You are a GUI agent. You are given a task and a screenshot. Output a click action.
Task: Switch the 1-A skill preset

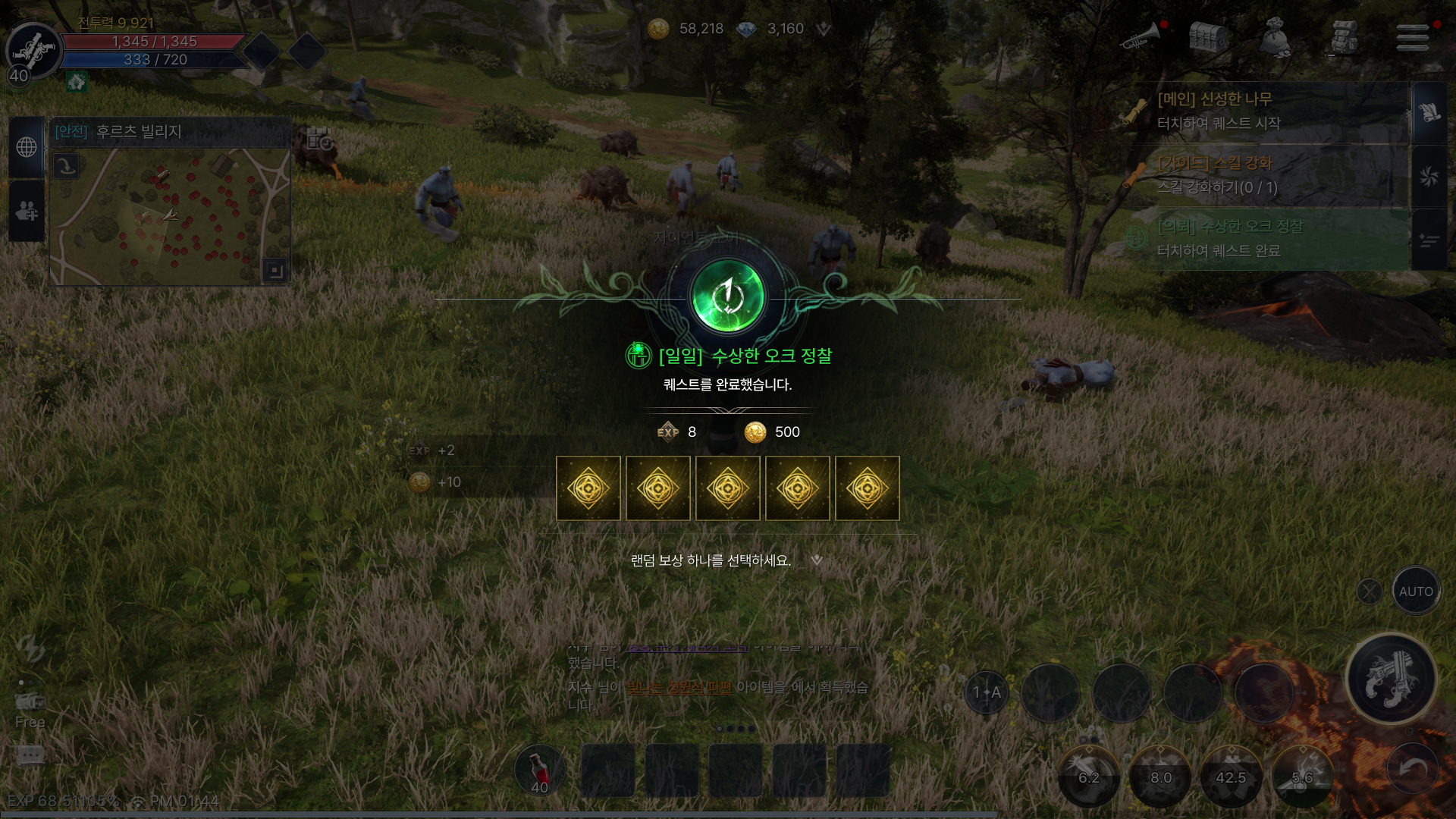[x=987, y=692]
